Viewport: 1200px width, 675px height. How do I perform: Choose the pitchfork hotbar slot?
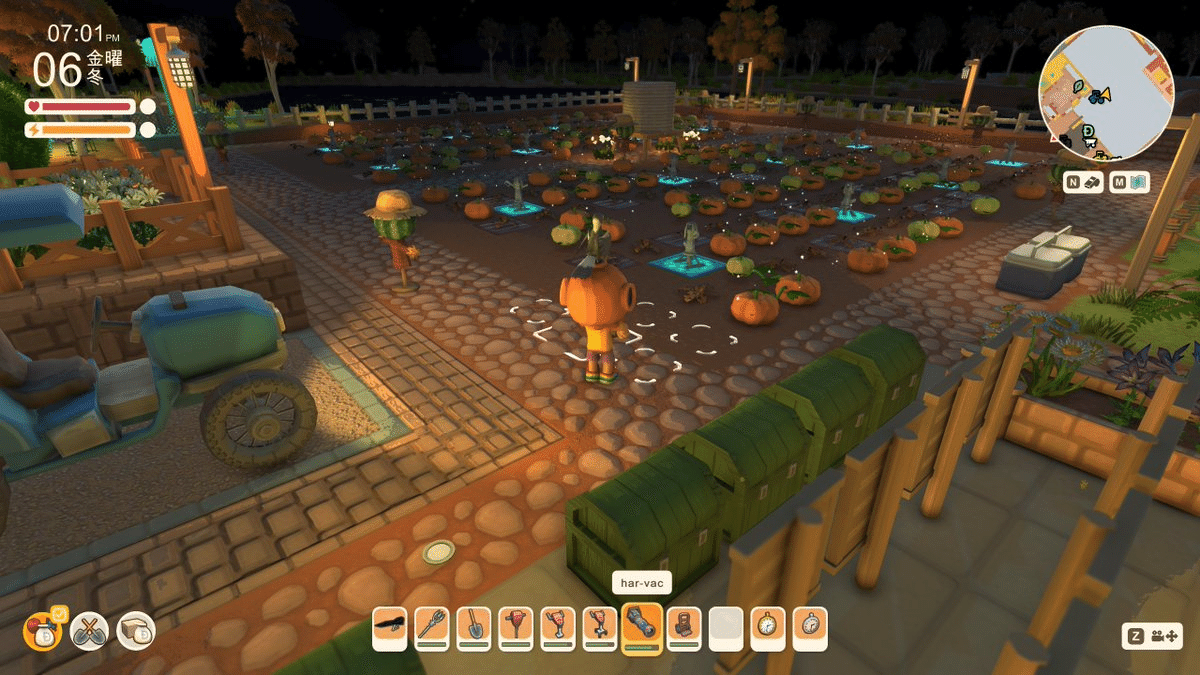[432, 629]
